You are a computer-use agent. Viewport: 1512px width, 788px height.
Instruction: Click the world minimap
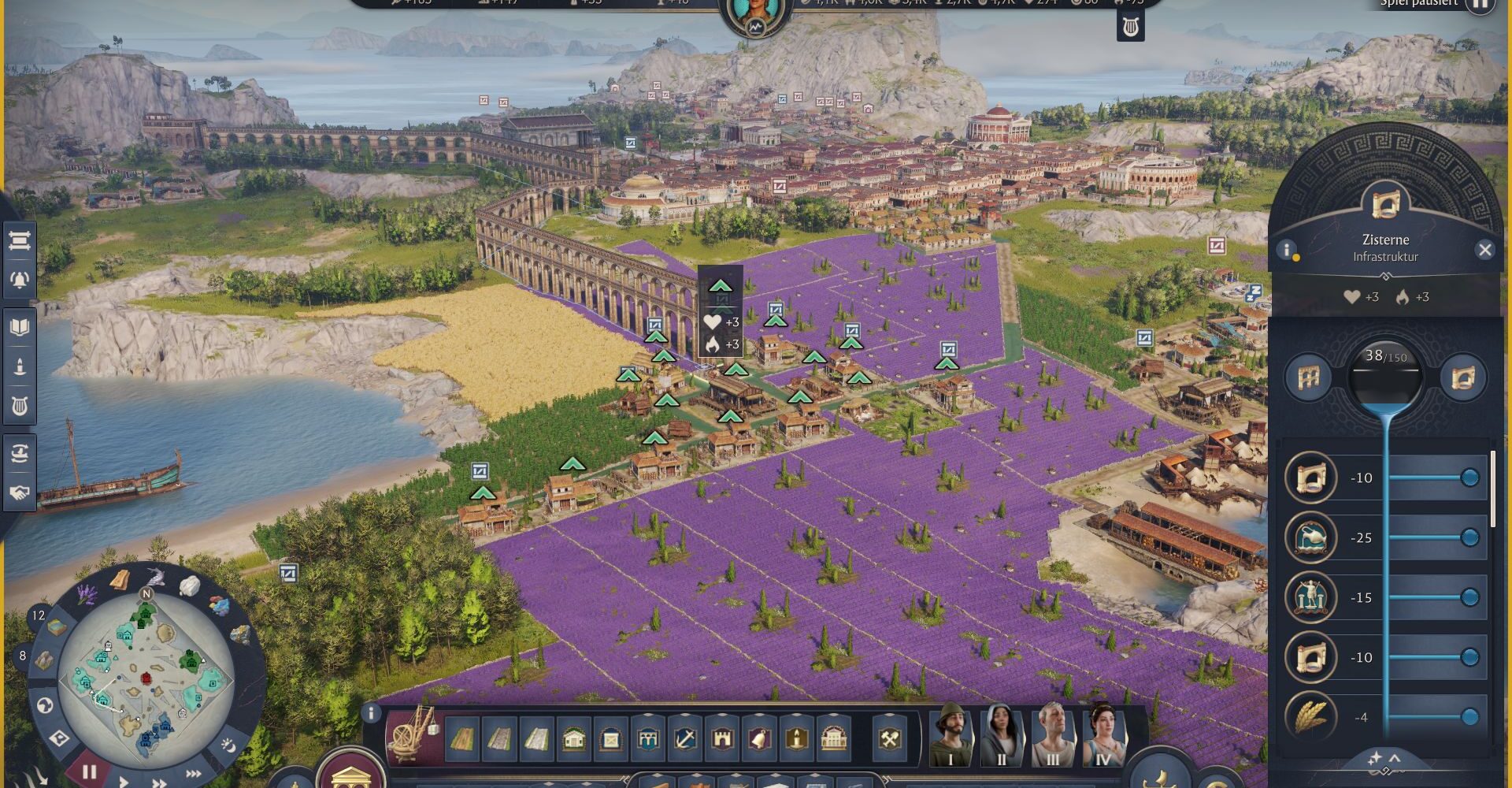pos(146,678)
